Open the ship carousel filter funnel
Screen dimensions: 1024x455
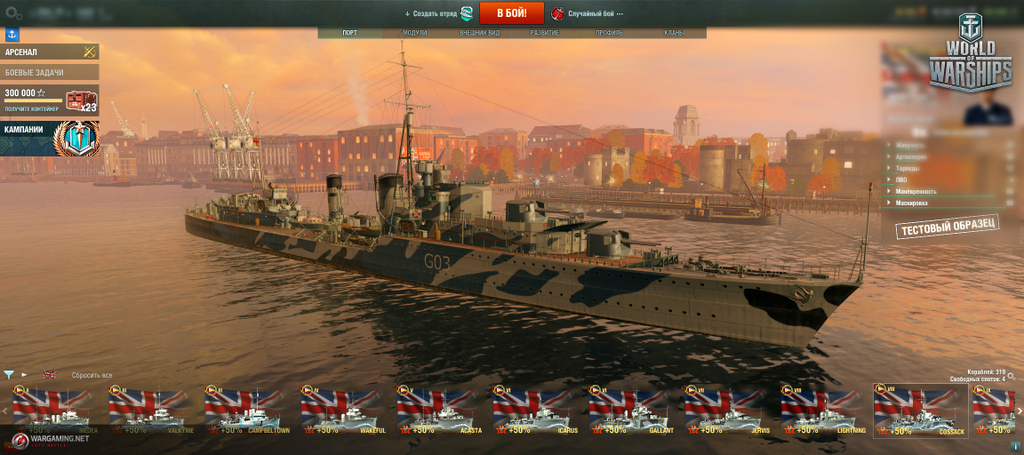[x=8, y=375]
